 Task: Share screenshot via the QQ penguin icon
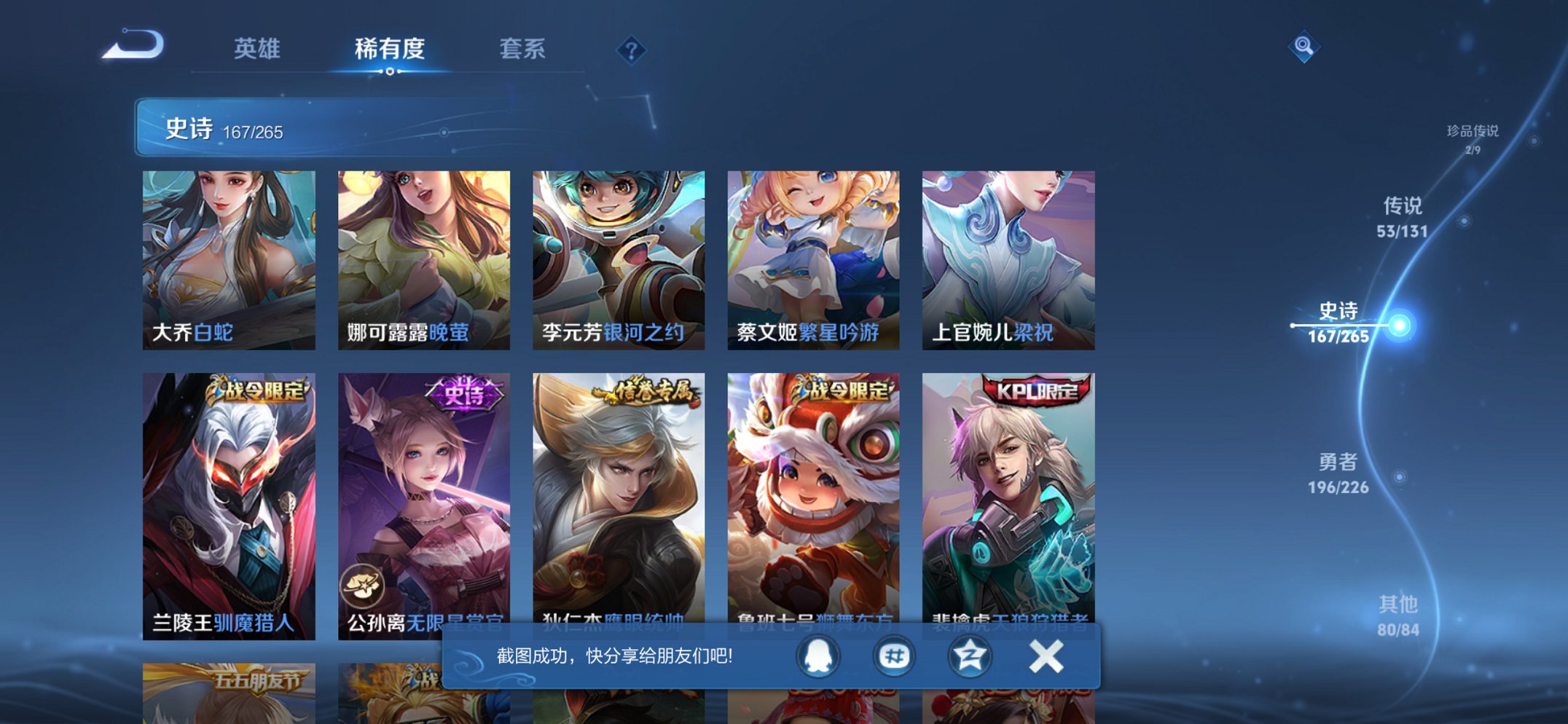818,656
